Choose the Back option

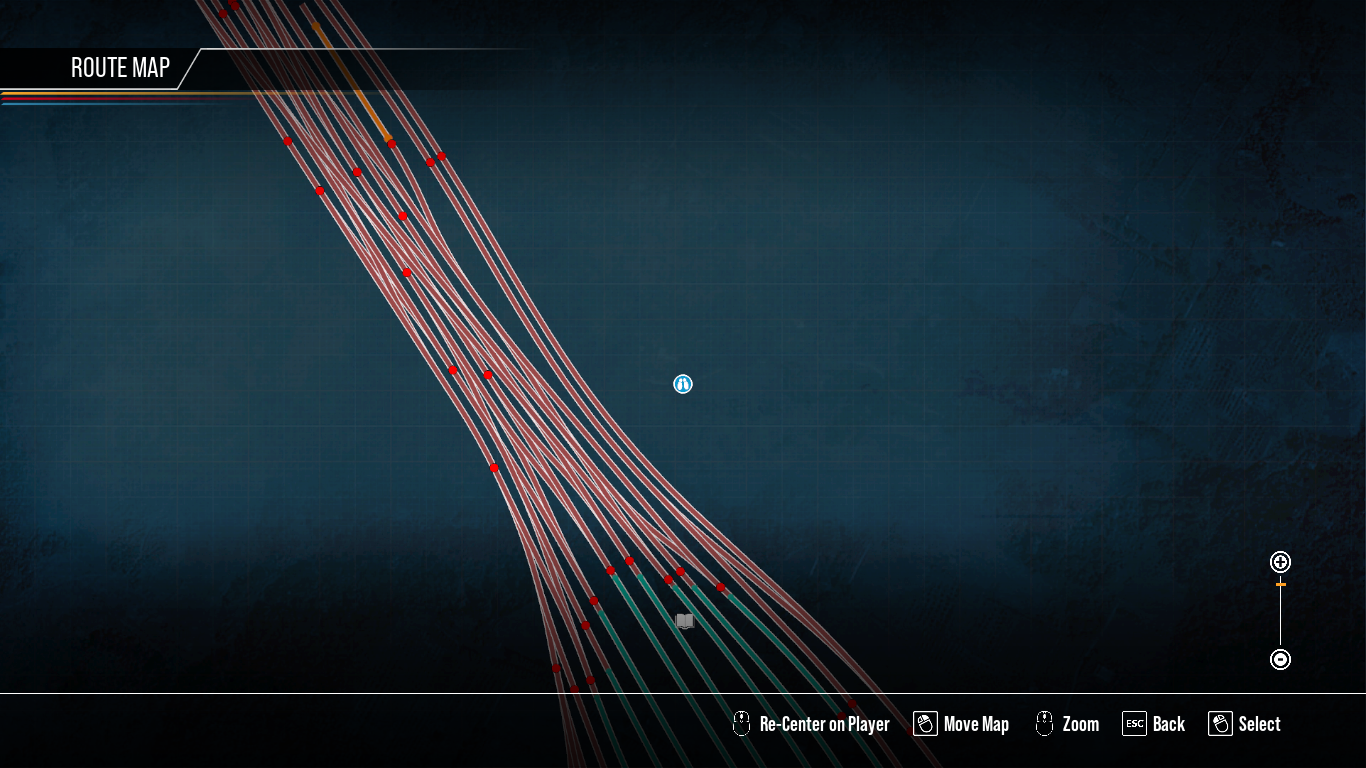point(1154,724)
